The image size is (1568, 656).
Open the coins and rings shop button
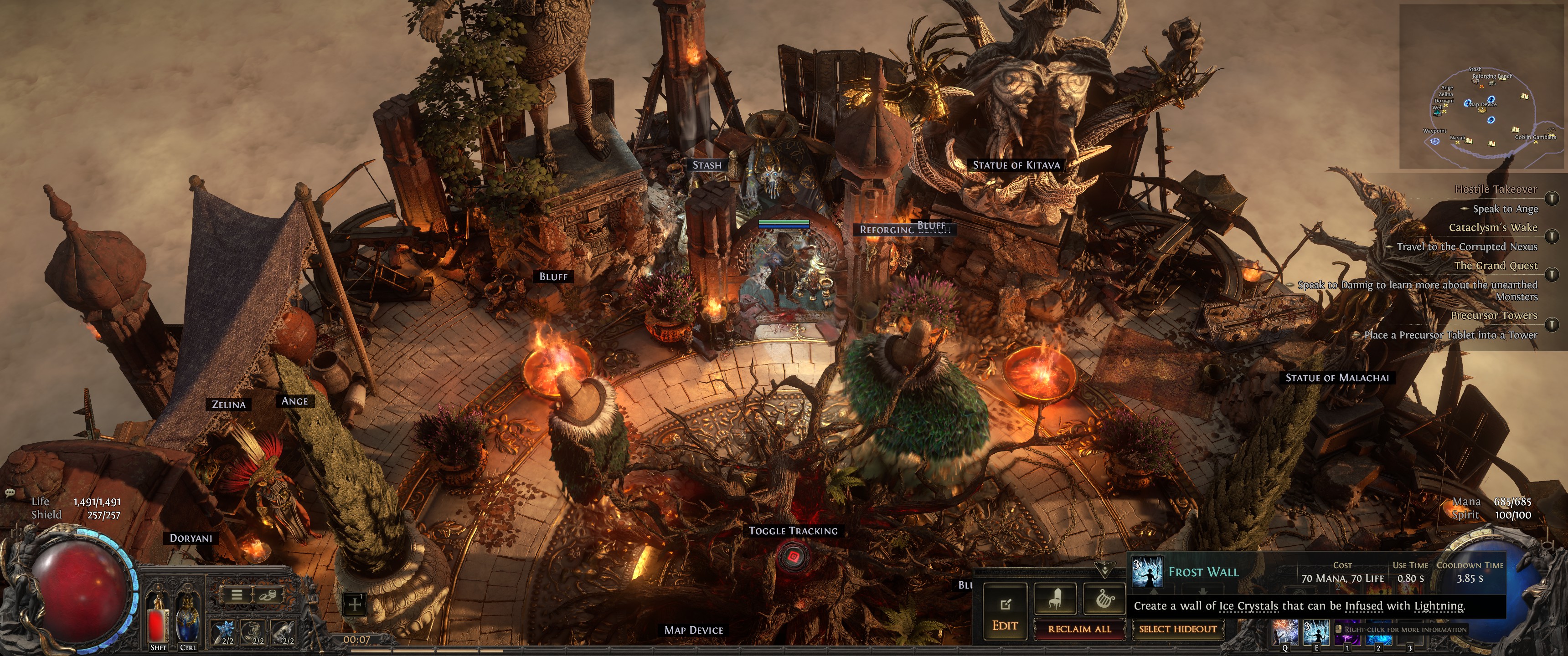click(x=267, y=594)
